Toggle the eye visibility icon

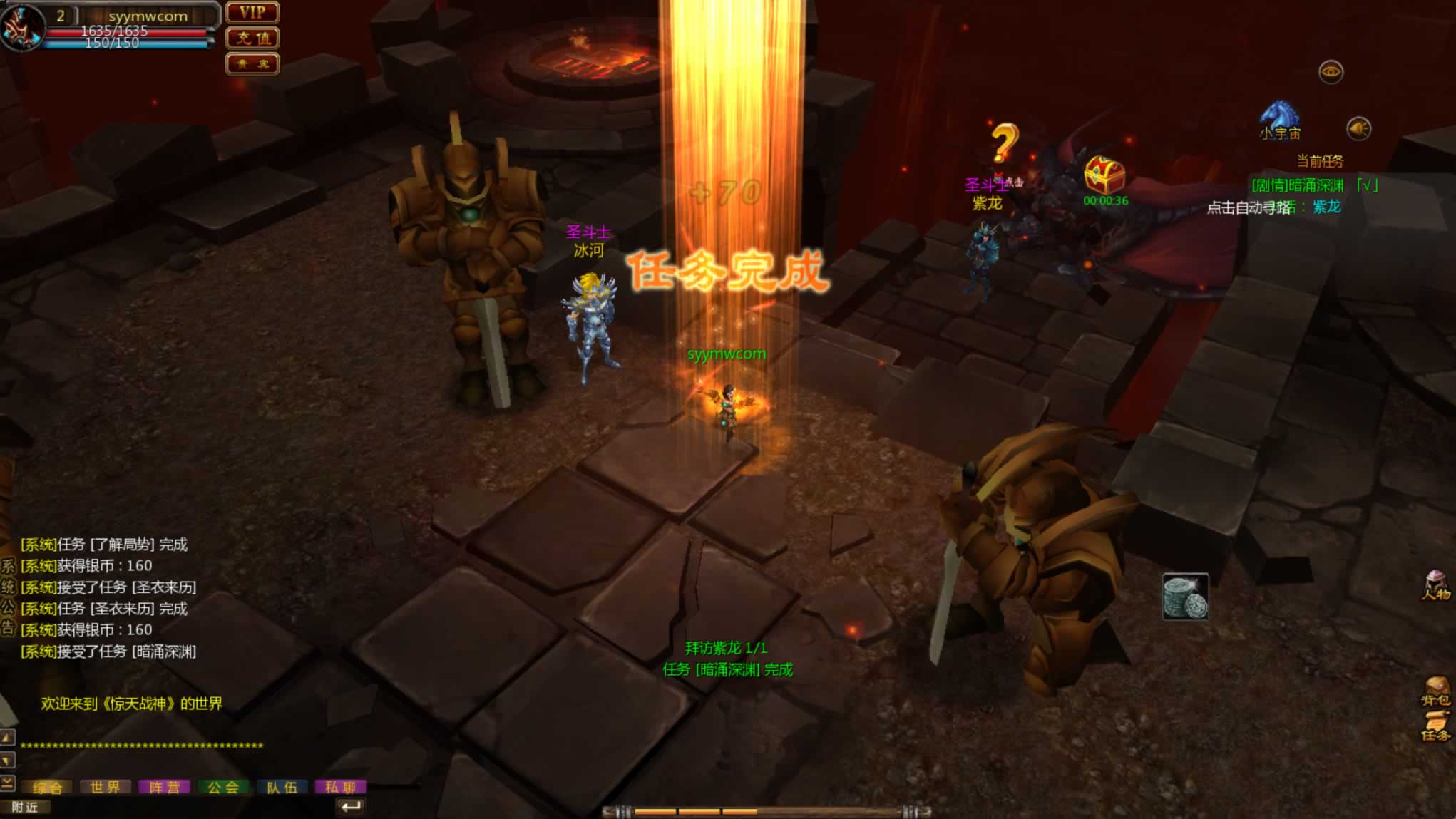[x=1331, y=72]
